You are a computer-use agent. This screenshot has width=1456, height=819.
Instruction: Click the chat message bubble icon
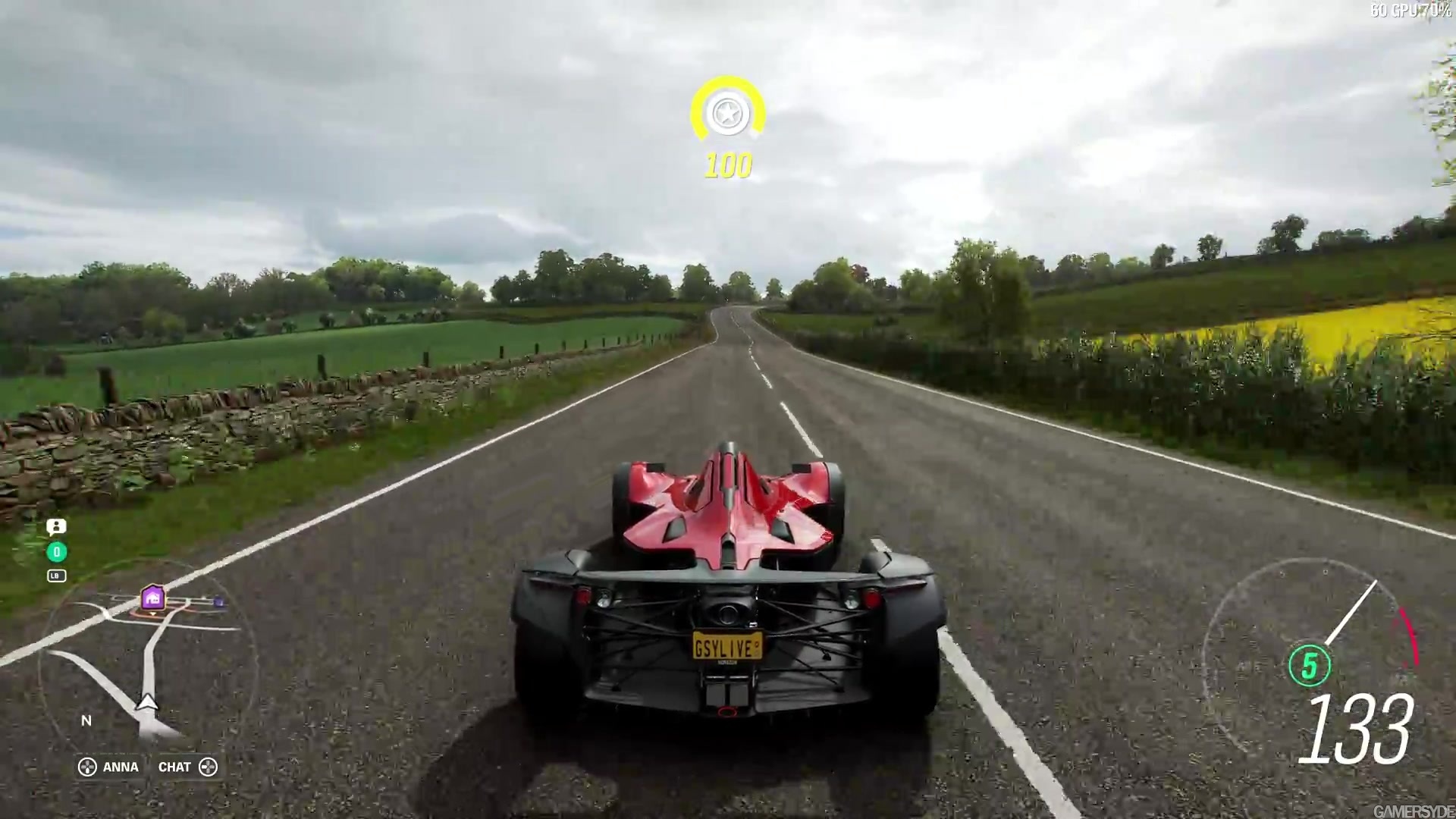pyautogui.click(x=57, y=527)
